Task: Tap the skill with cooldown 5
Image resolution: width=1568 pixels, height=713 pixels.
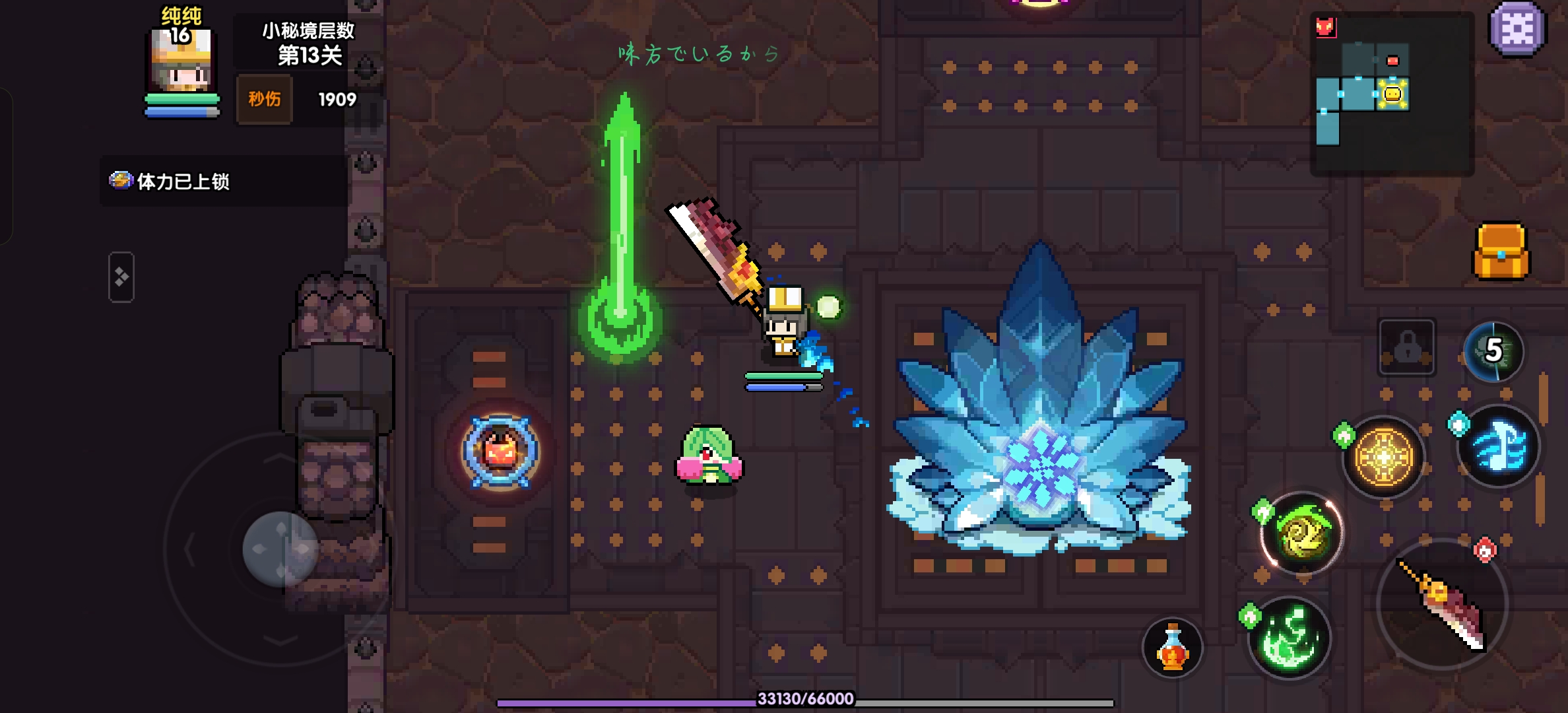Action: click(x=1493, y=351)
